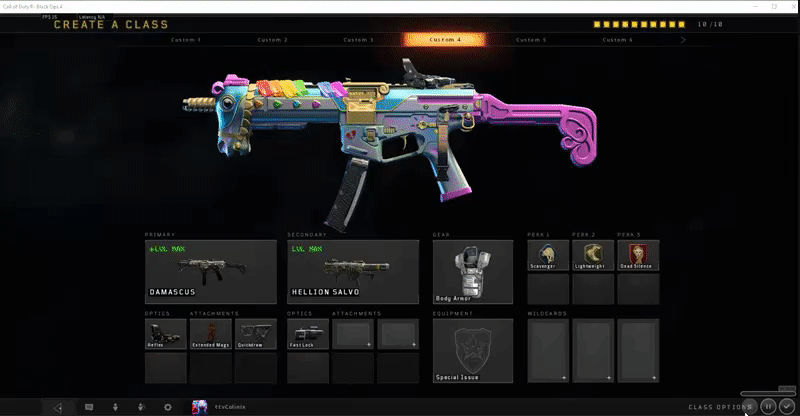Choose the Custom 6 class tab
Screen dimensions: 800x416
(x=617, y=40)
